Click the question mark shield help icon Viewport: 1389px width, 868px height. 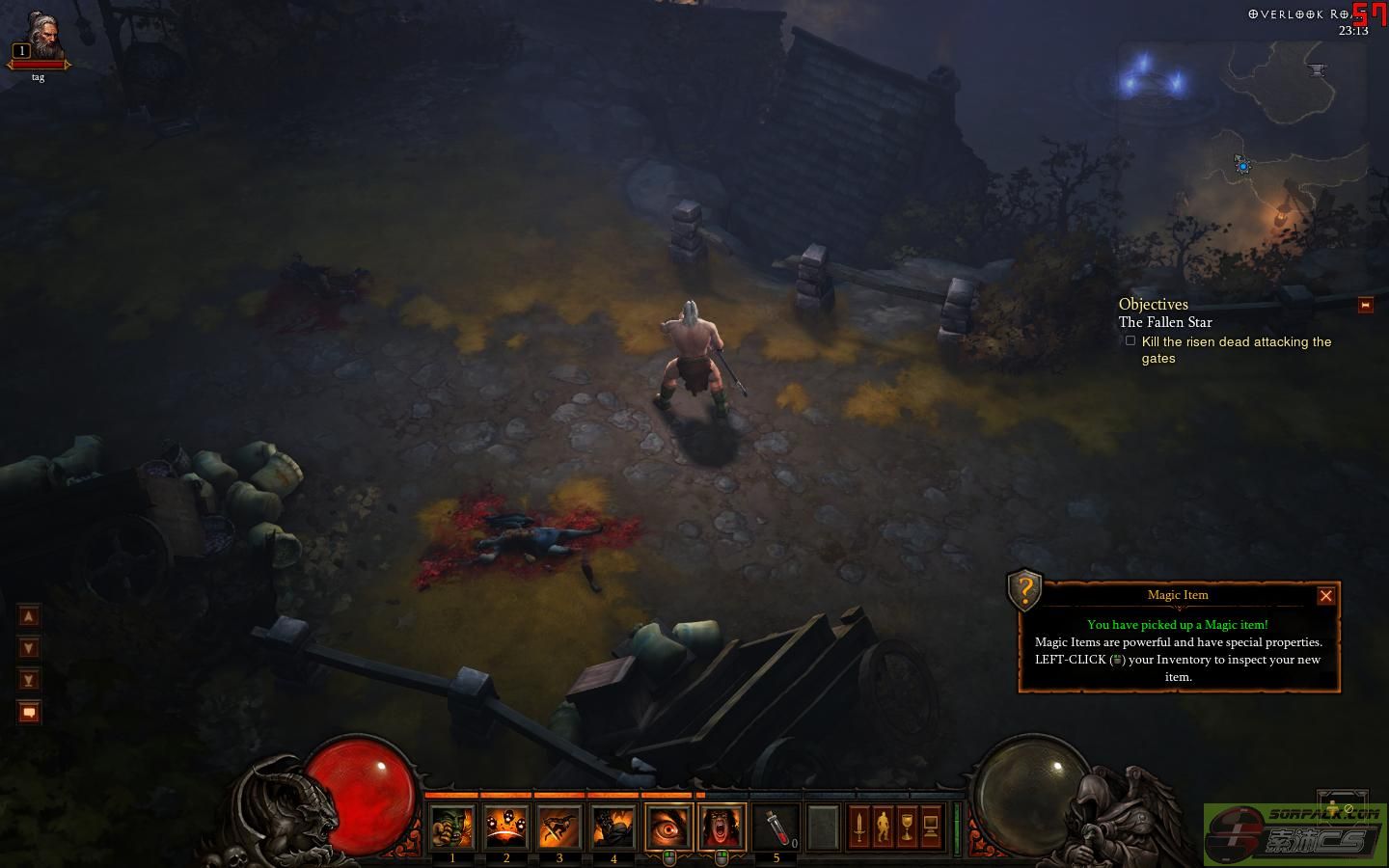coord(1024,588)
